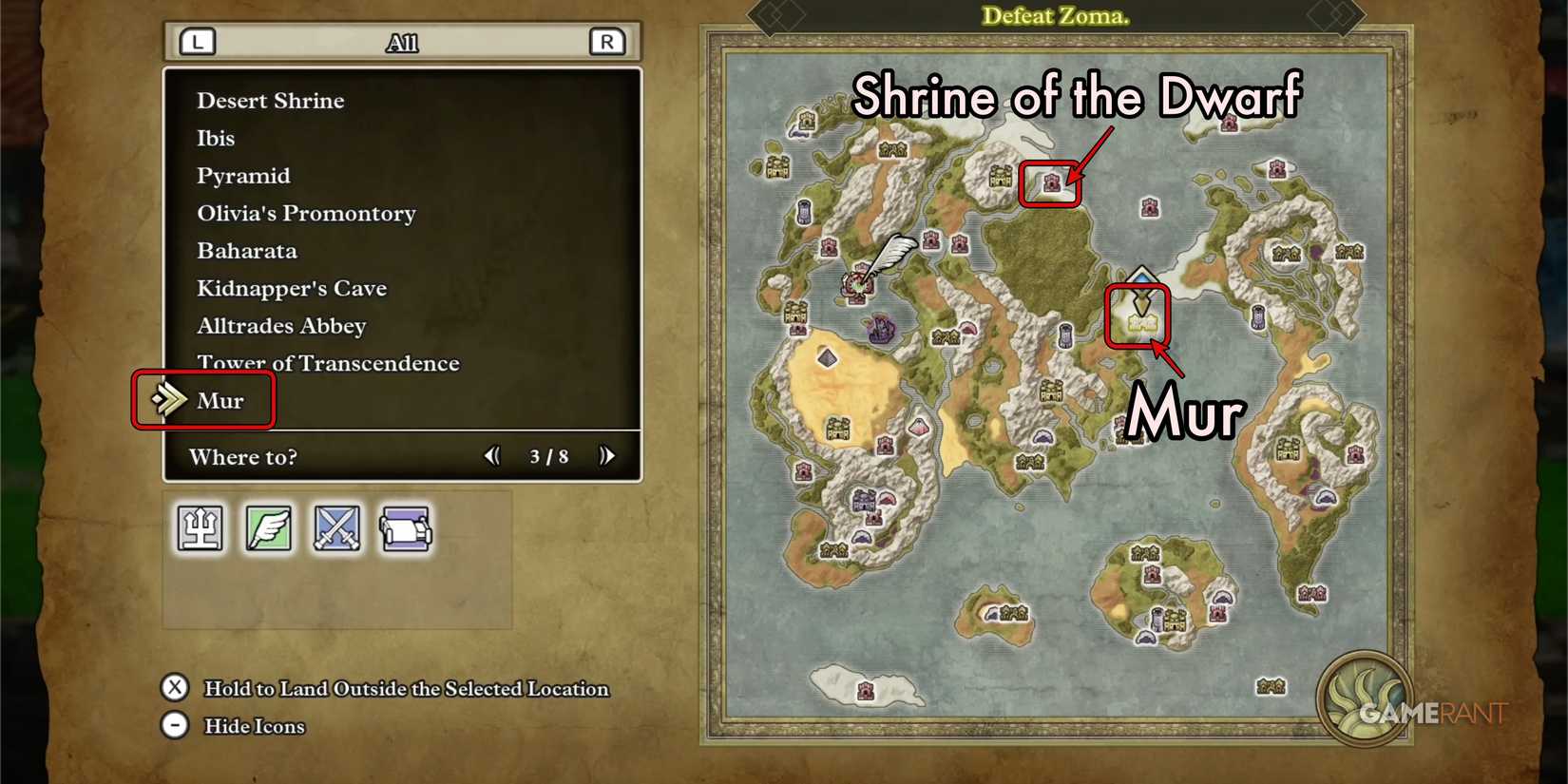The height and width of the screenshot is (784, 1568).
Task: Select Alltrades Abbey from the destination list
Action: click(x=280, y=325)
